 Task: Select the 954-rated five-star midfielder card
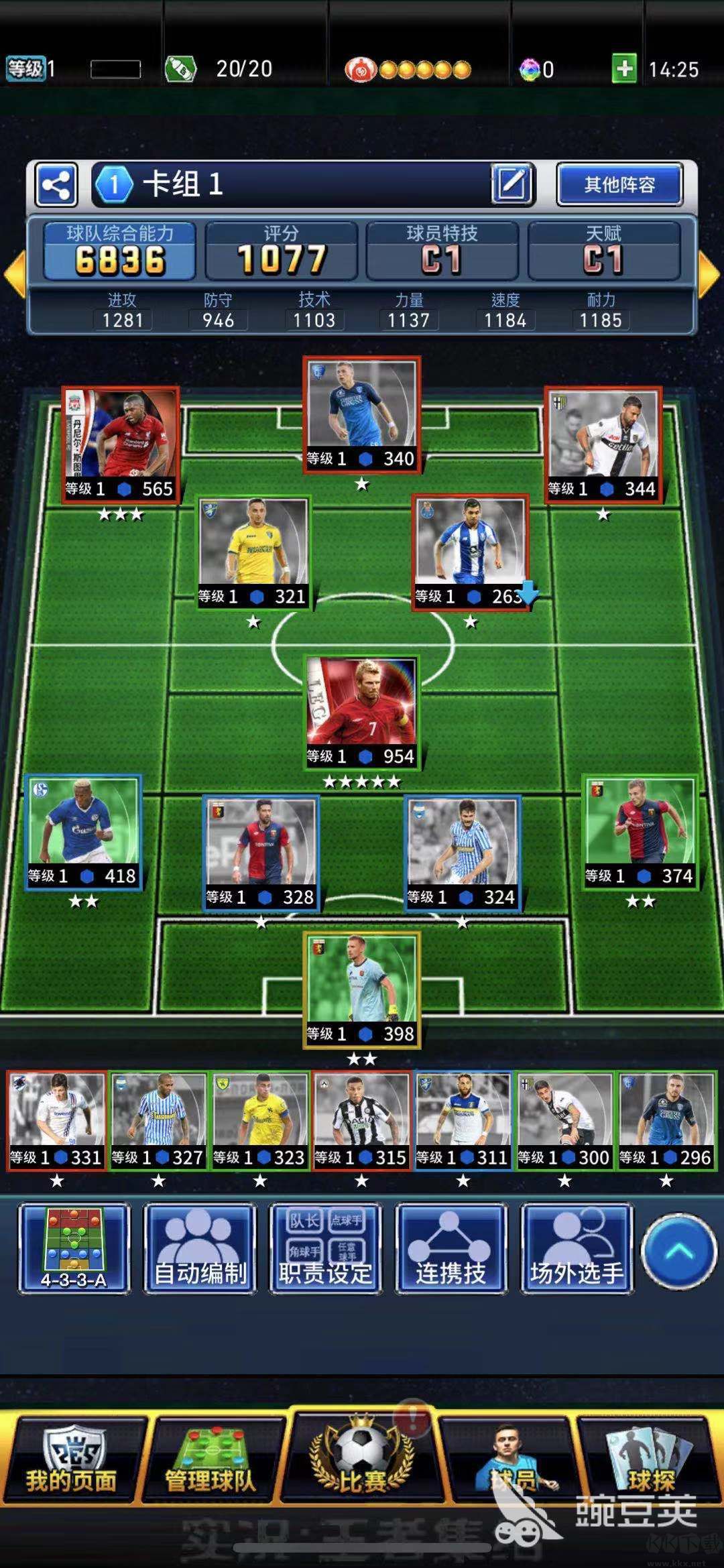click(x=362, y=712)
